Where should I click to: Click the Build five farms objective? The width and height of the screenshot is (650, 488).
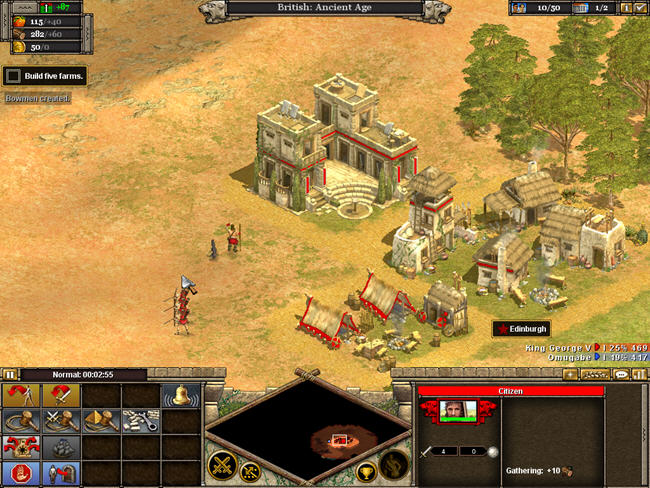click(45, 75)
